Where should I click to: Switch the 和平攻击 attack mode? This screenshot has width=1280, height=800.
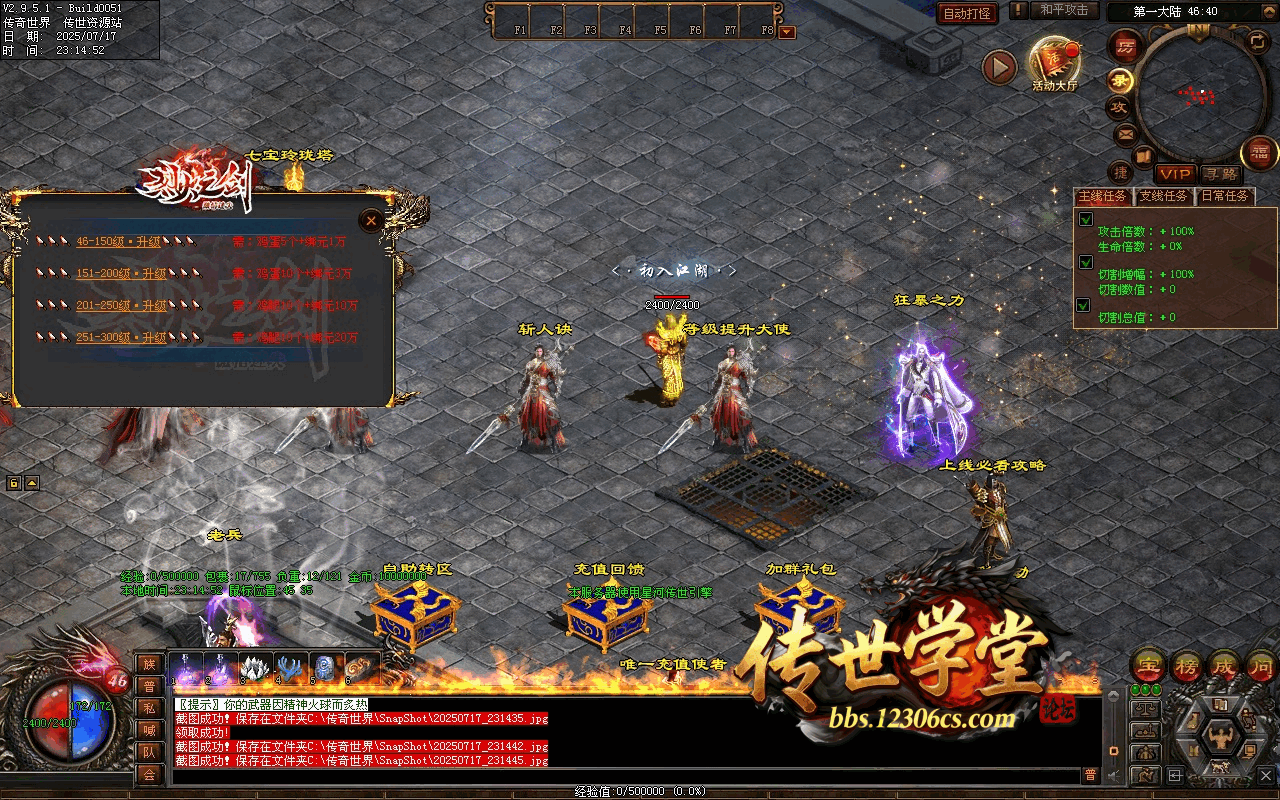1064,10
